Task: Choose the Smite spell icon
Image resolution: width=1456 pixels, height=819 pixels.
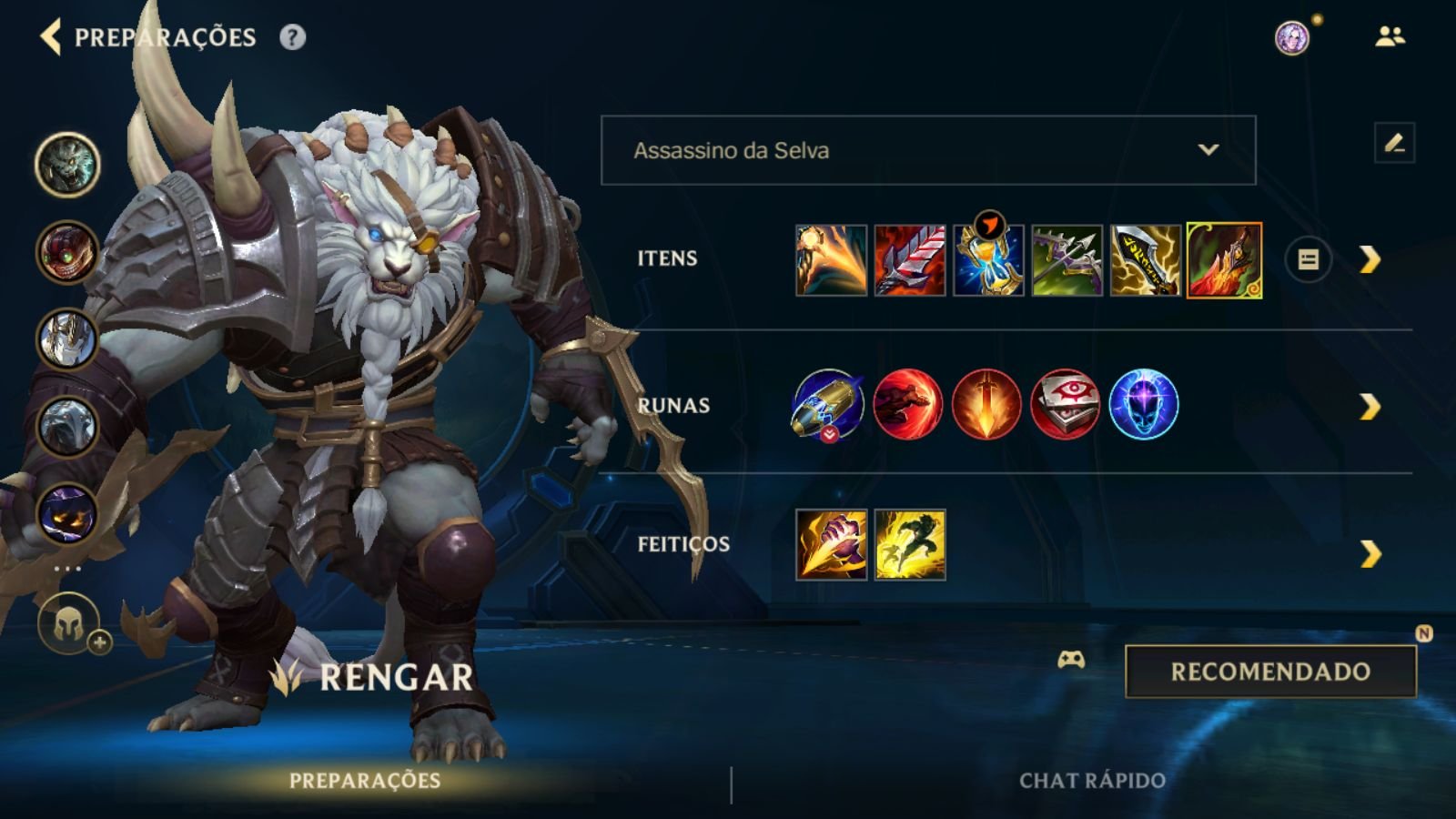Action: click(831, 544)
